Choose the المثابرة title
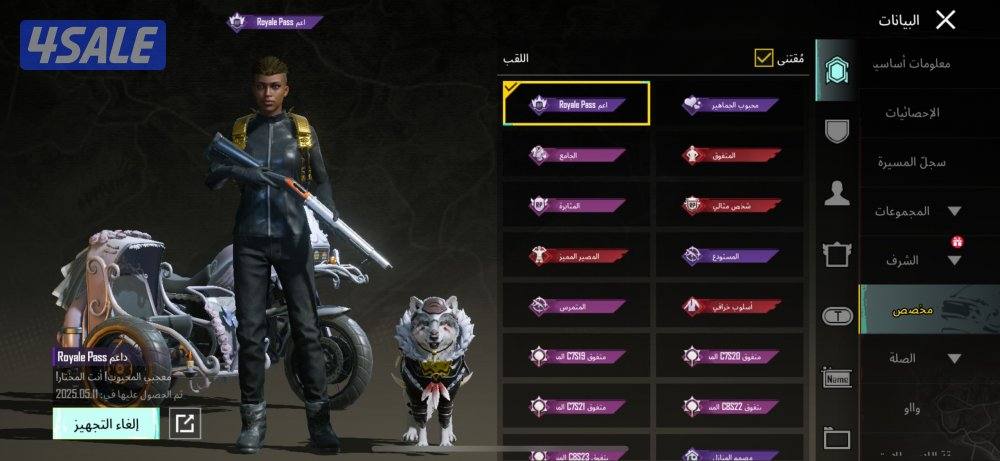 577,205
